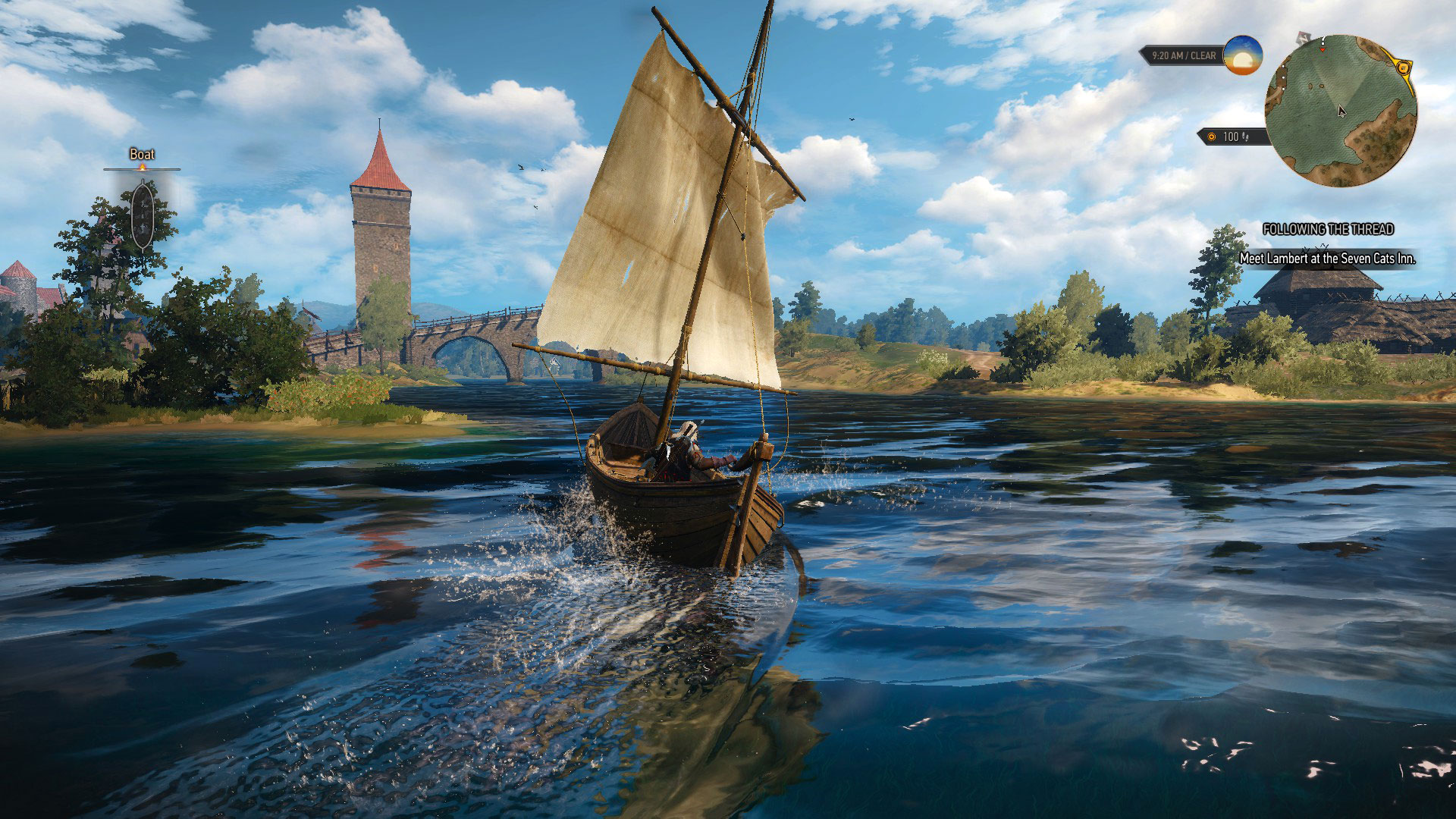1456x819 pixels.
Task: Click the footsteps icon next to 100
Action: (x=1246, y=137)
